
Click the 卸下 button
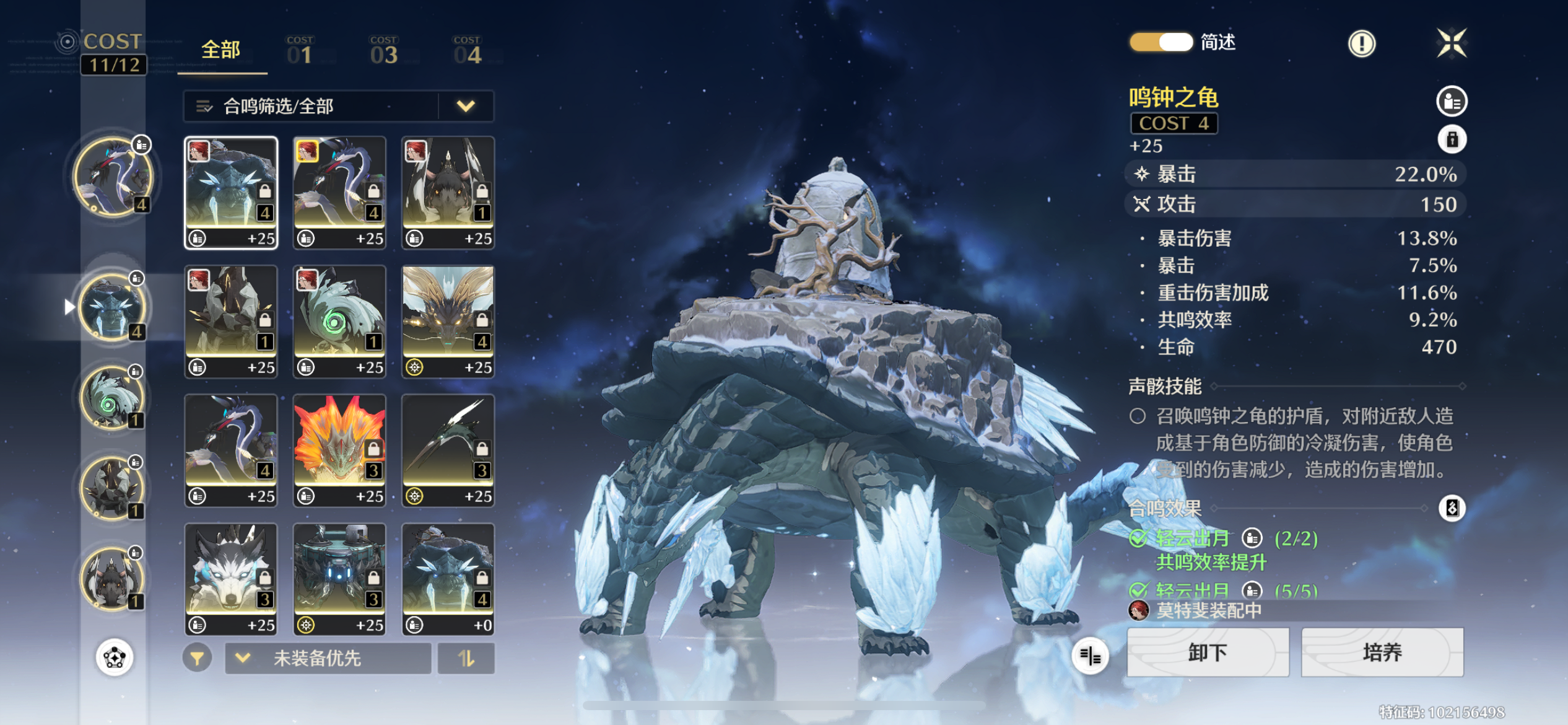1208,652
